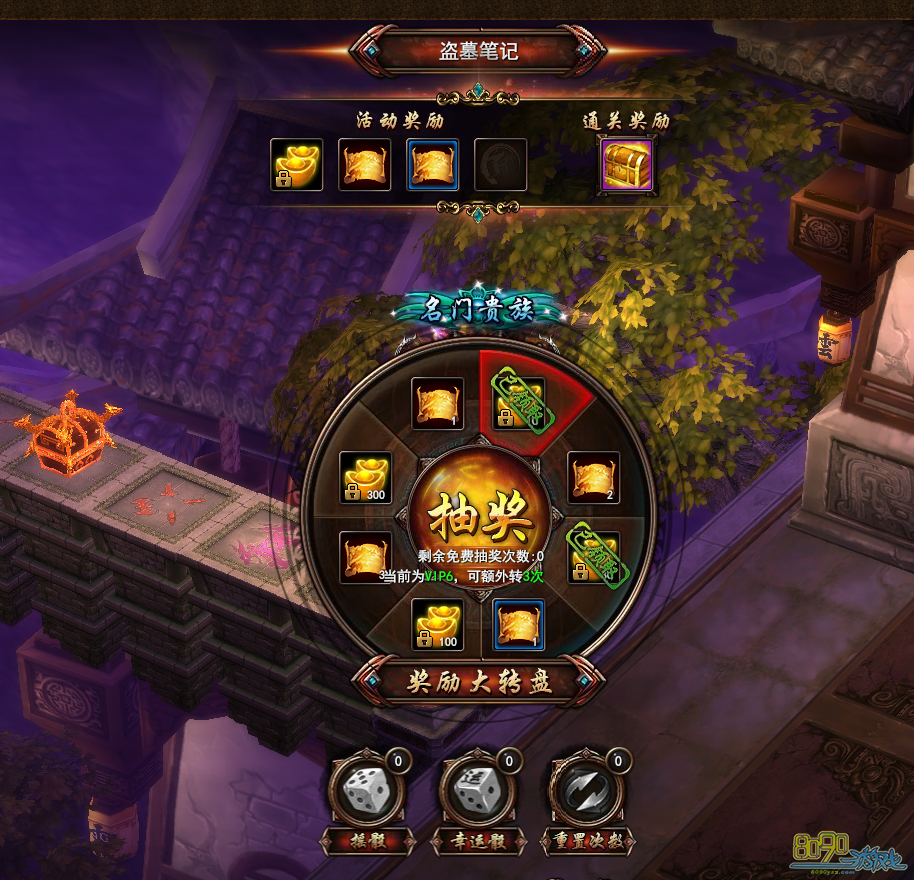914x880 pixels.
Task: Choose the blue-framed scroll on the wheel
Action: 520,625
